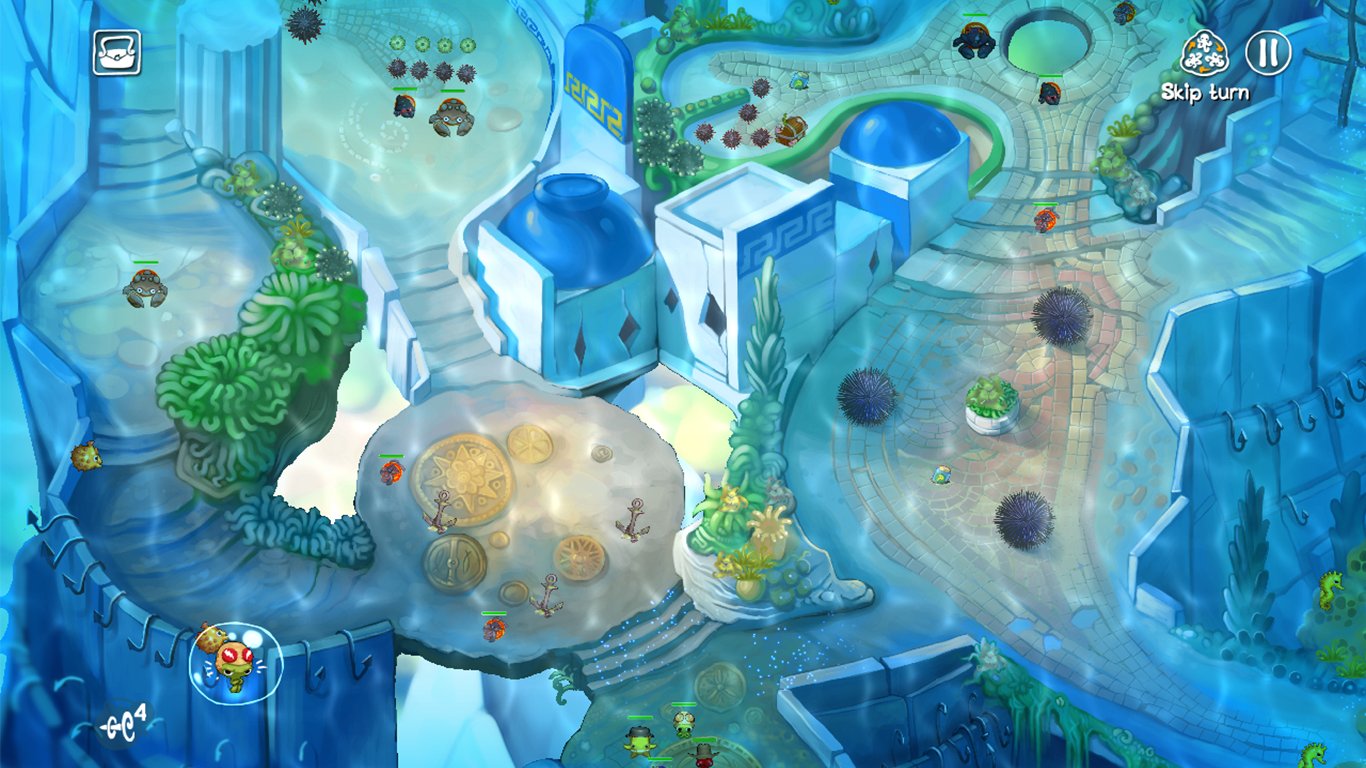Image resolution: width=1366 pixels, height=768 pixels.
Task: Pause the game
Action: pyautogui.click(x=1268, y=52)
